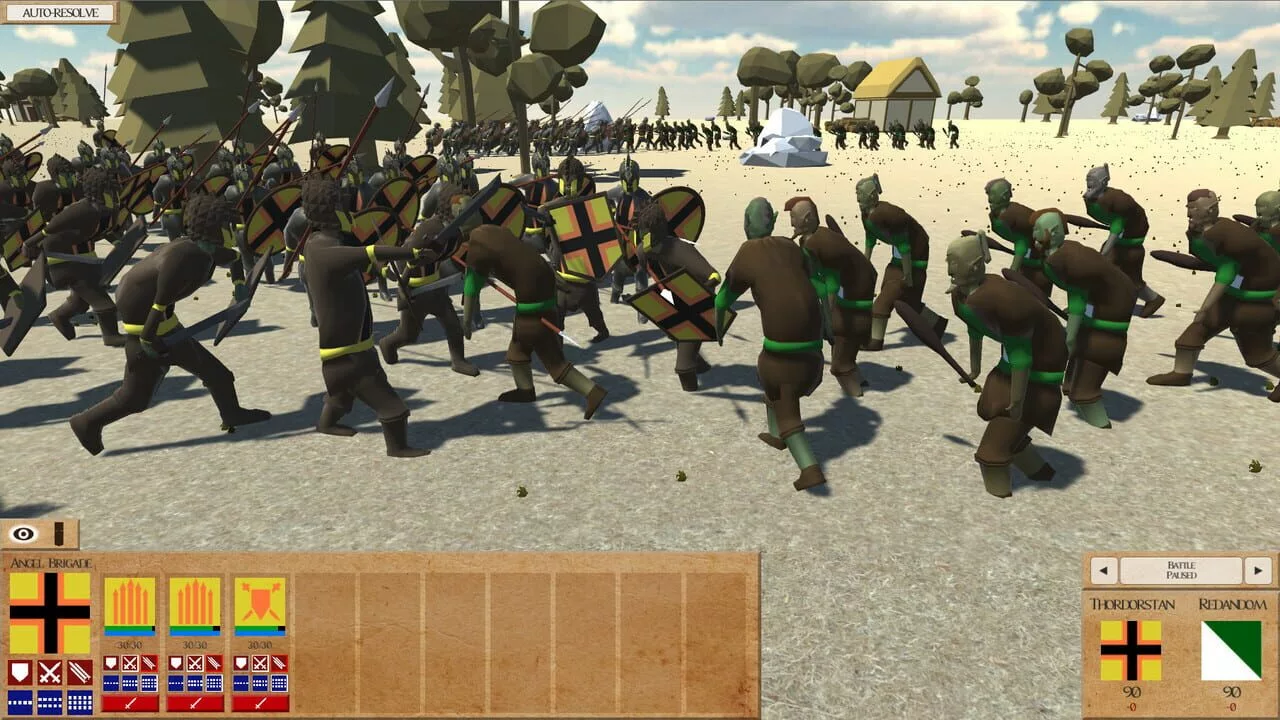Pick the medium formation icon for the brigade
This screenshot has height=720, width=1280.
[49, 702]
